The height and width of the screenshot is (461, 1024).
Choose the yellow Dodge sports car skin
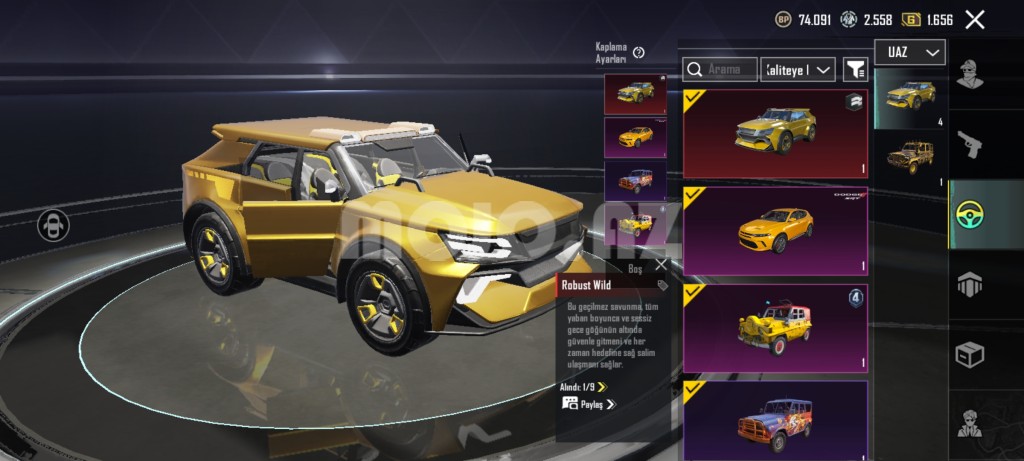(775, 231)
